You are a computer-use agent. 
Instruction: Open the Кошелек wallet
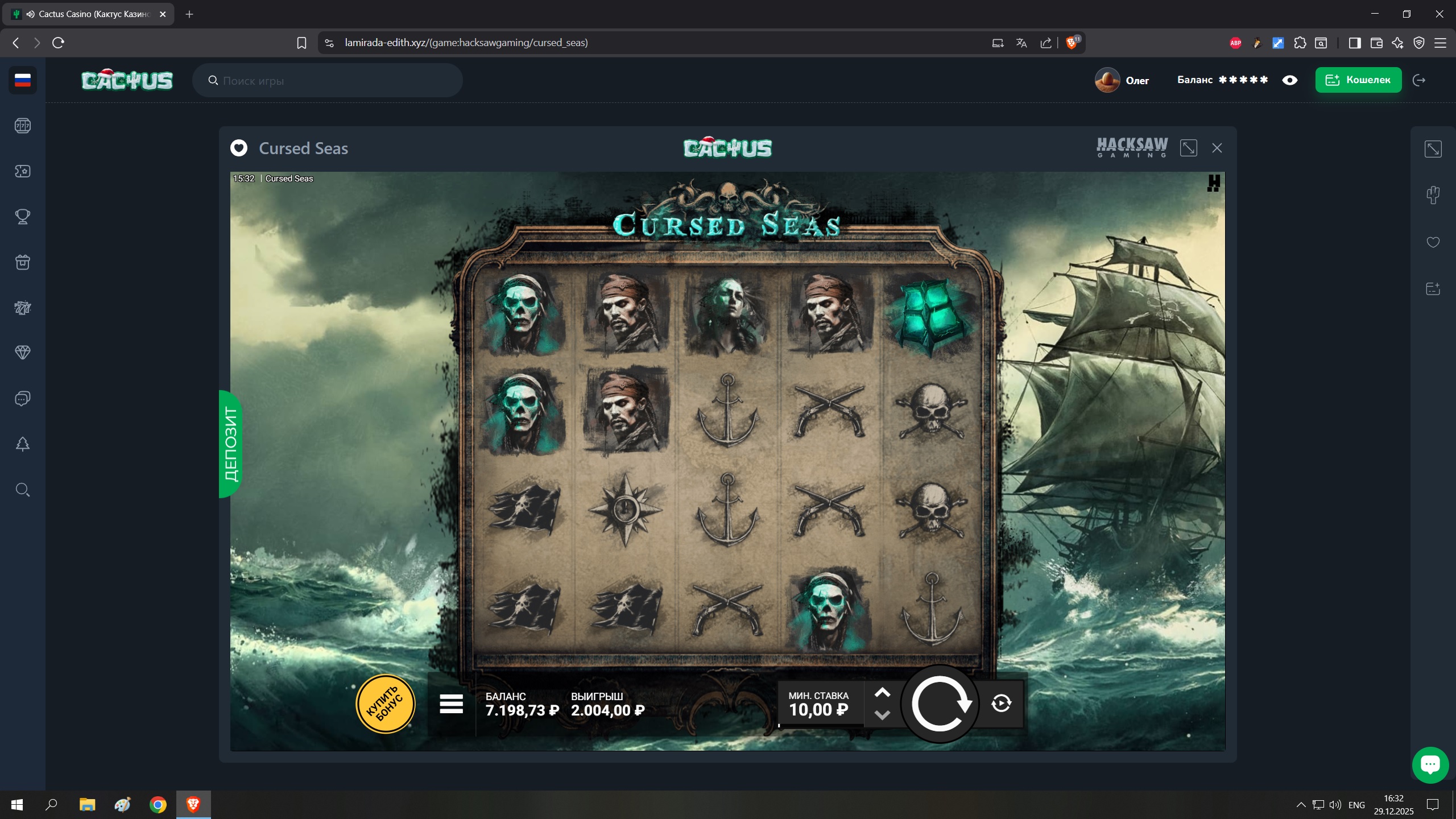[x=1358, y=80]
